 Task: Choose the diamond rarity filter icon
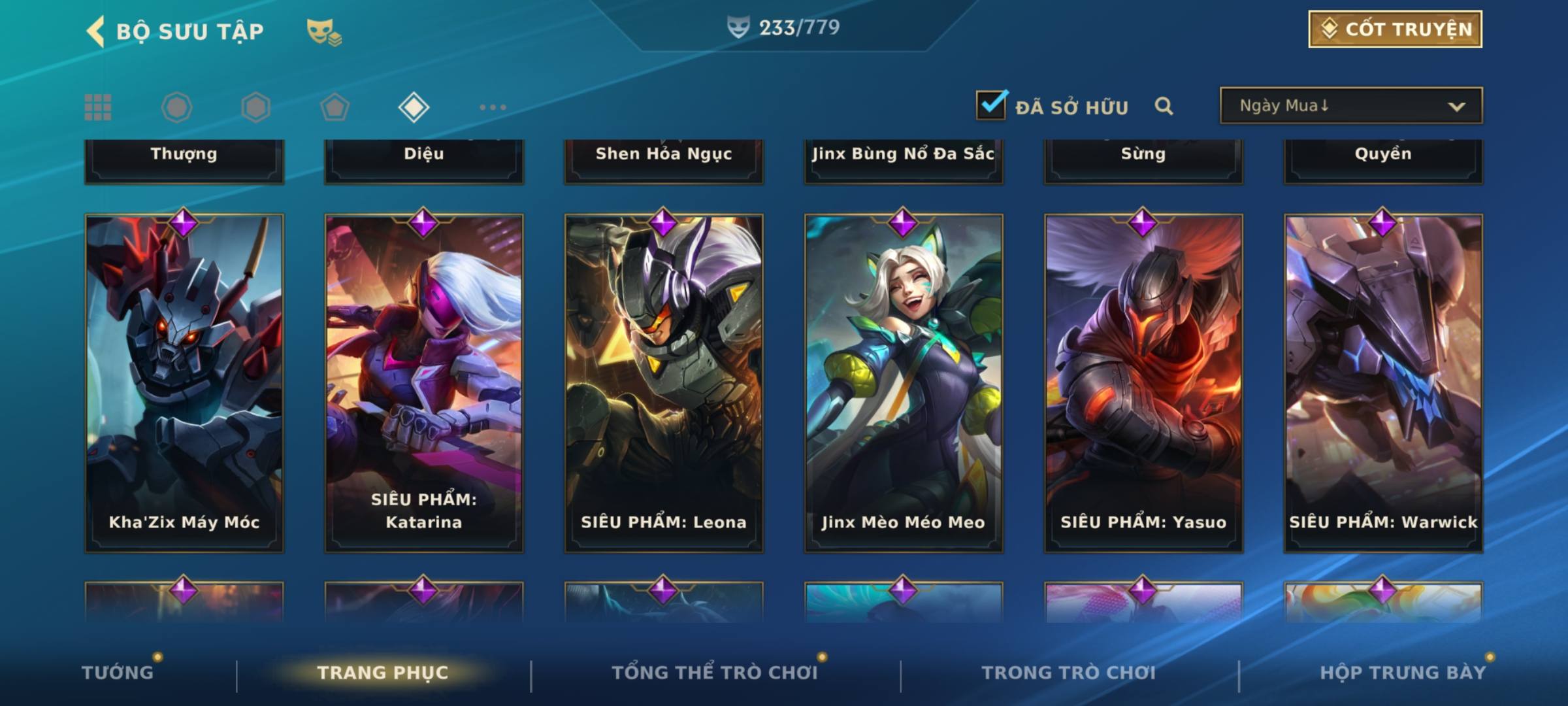pyautogui.click(x=414, y=107)
